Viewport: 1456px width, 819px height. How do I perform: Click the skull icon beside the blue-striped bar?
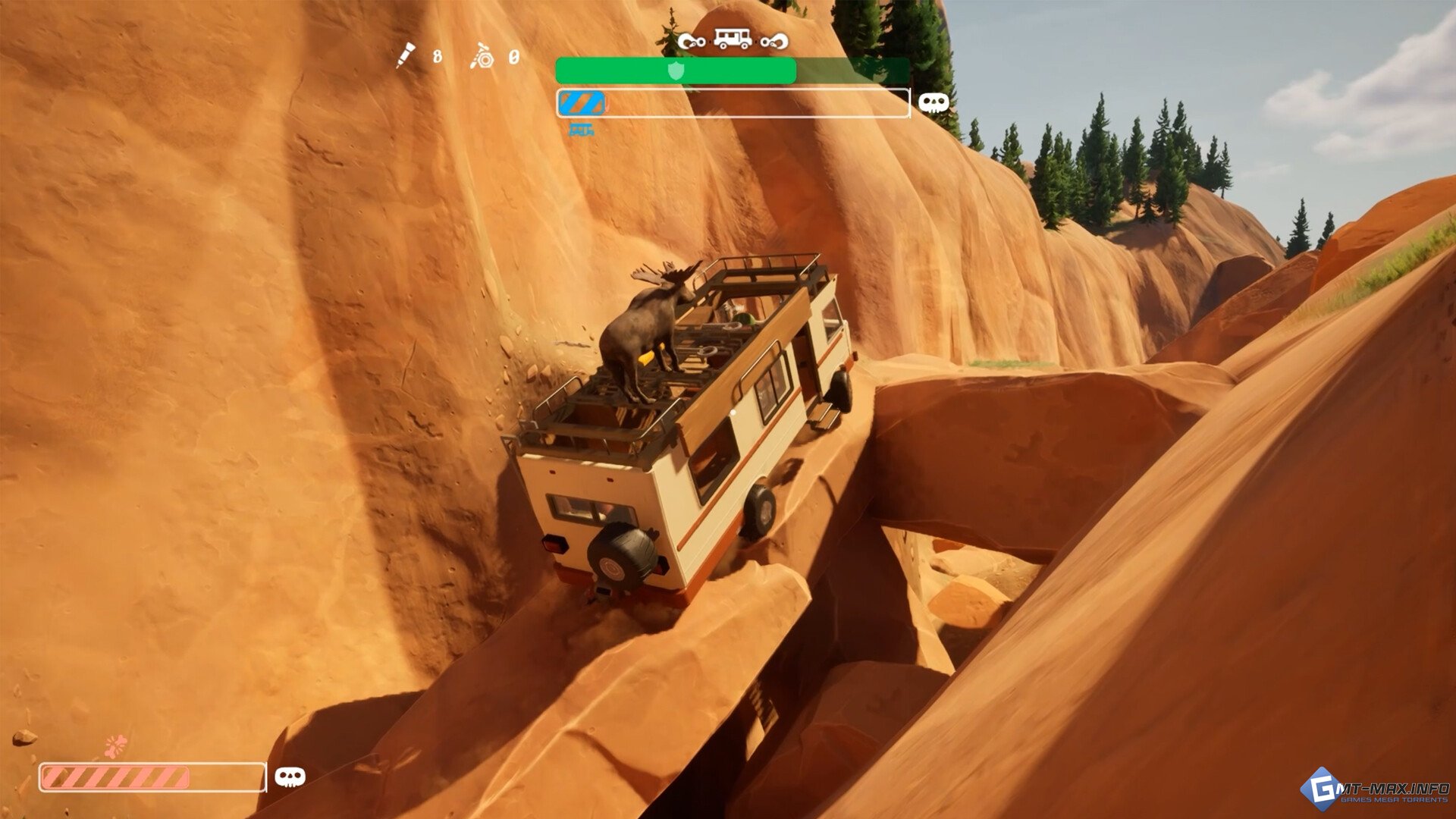[934, 103]
